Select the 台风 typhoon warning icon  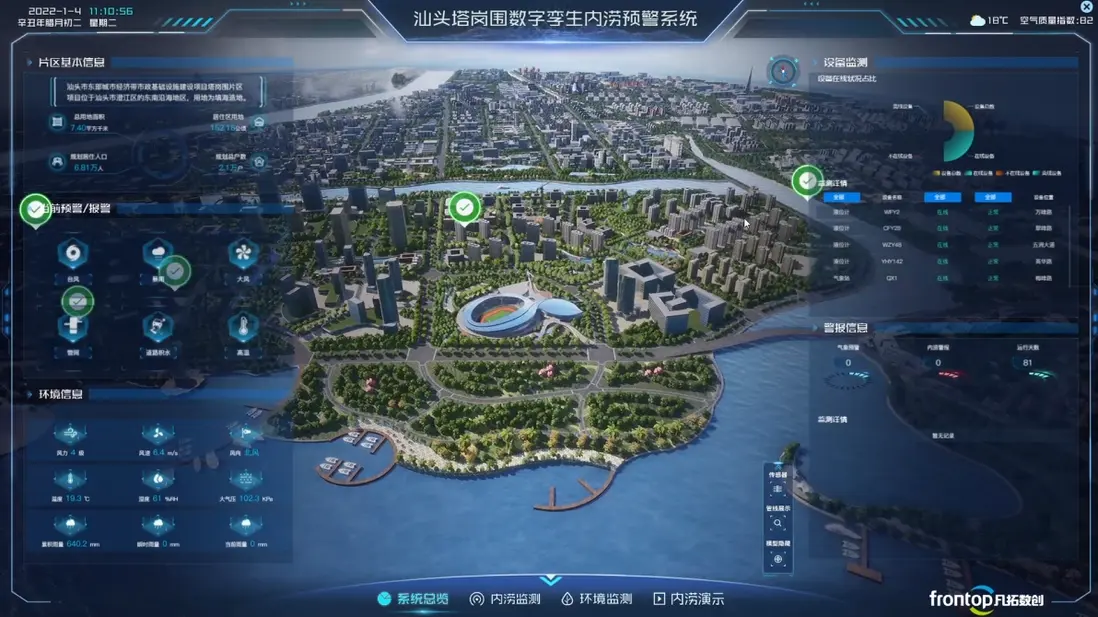pos(73,255)
